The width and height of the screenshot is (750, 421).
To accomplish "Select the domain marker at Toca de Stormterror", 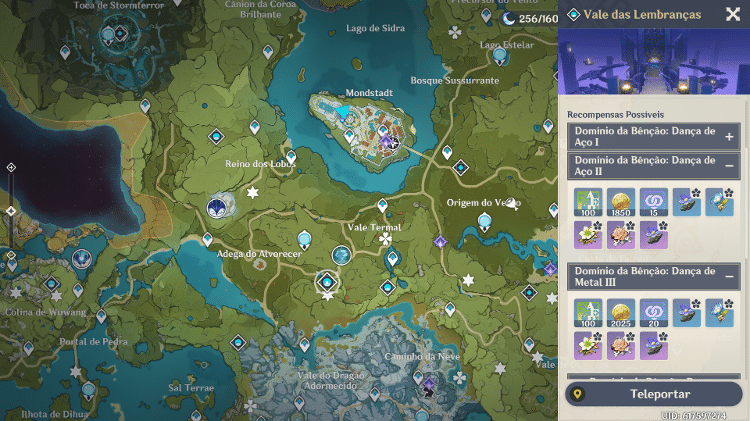I will (120, 34).
